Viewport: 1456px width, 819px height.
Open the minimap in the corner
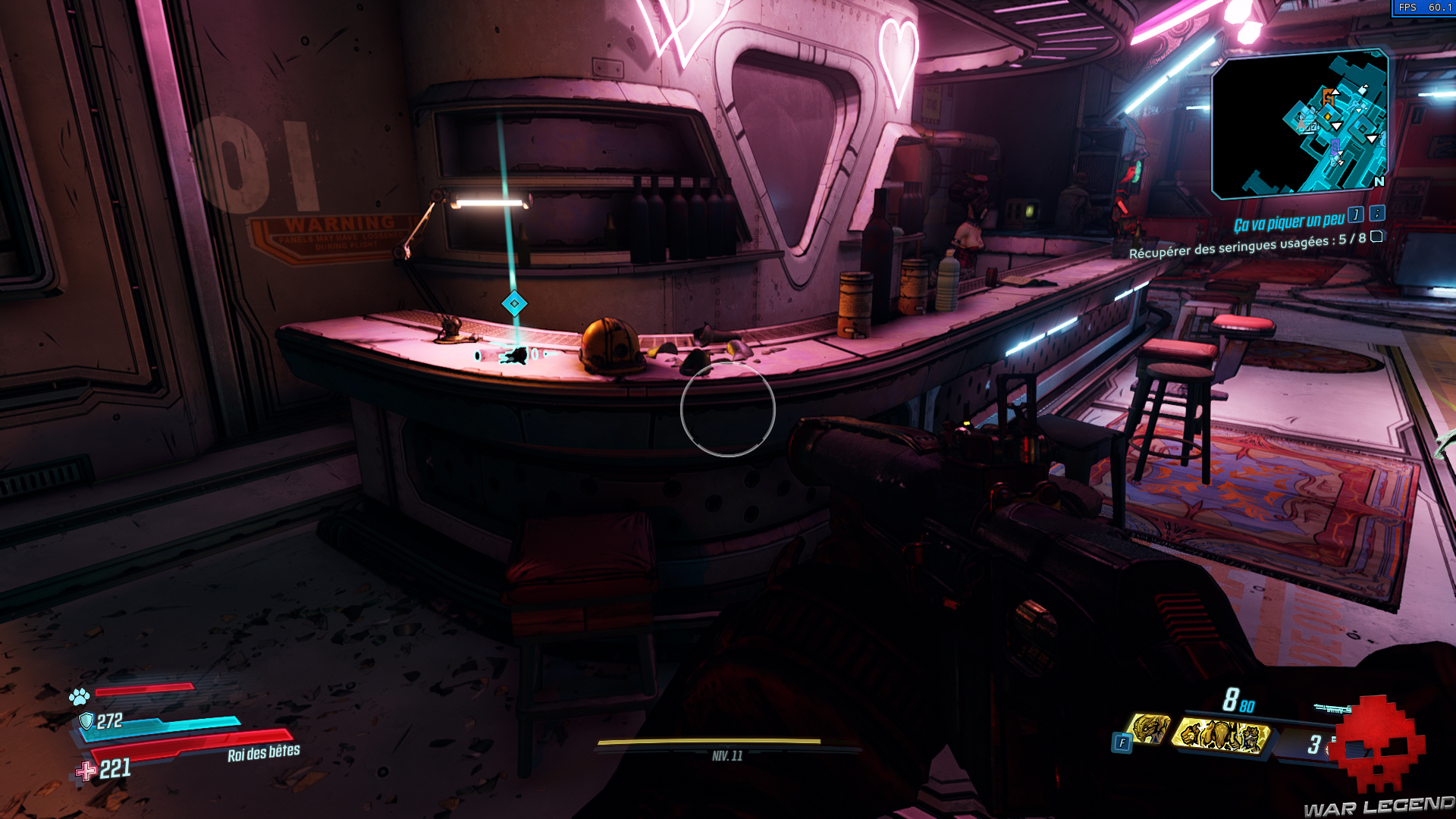(x=1300, y=124)
